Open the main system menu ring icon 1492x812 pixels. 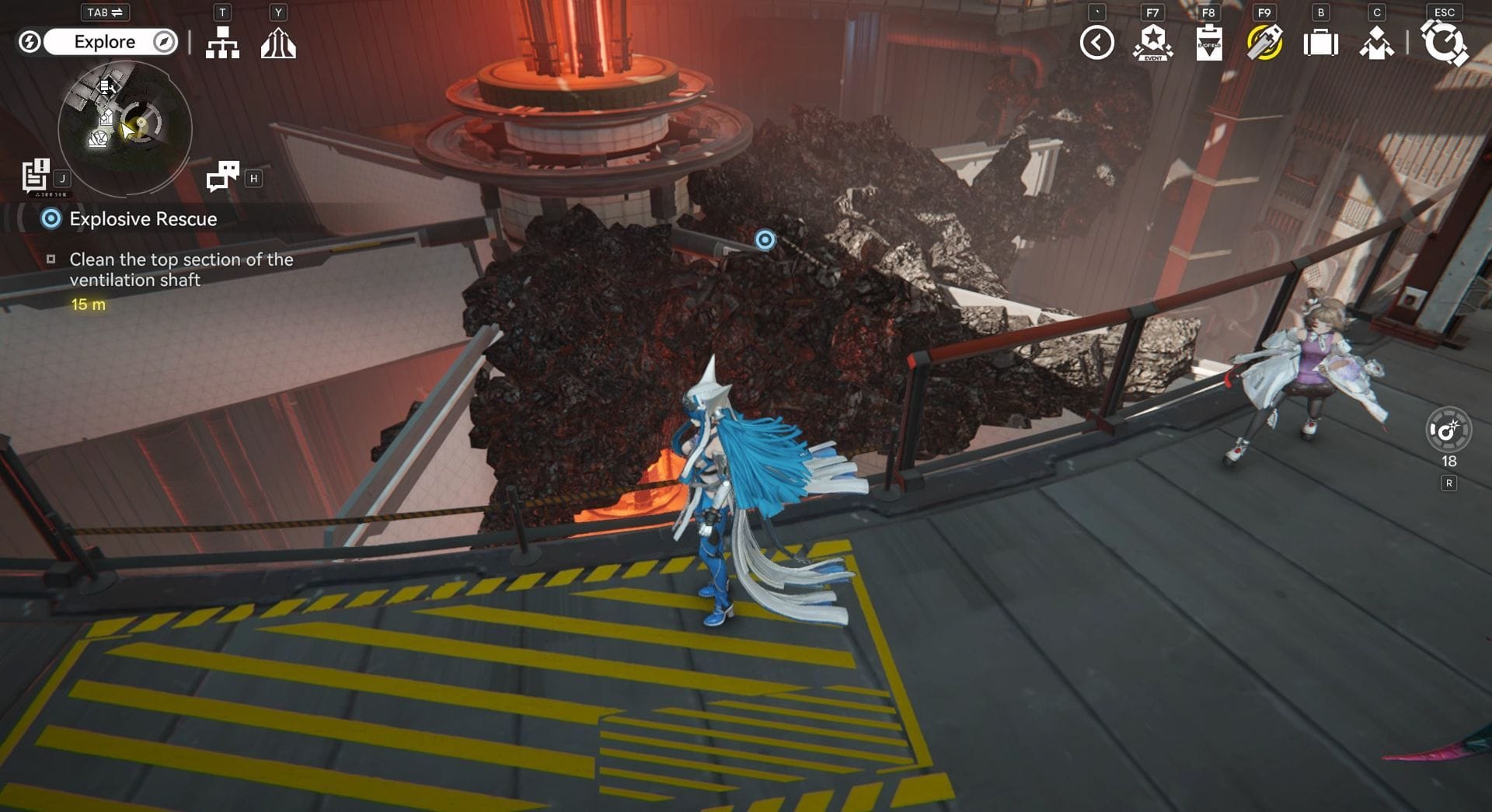pyautogui.click(x=1444, y=43)
